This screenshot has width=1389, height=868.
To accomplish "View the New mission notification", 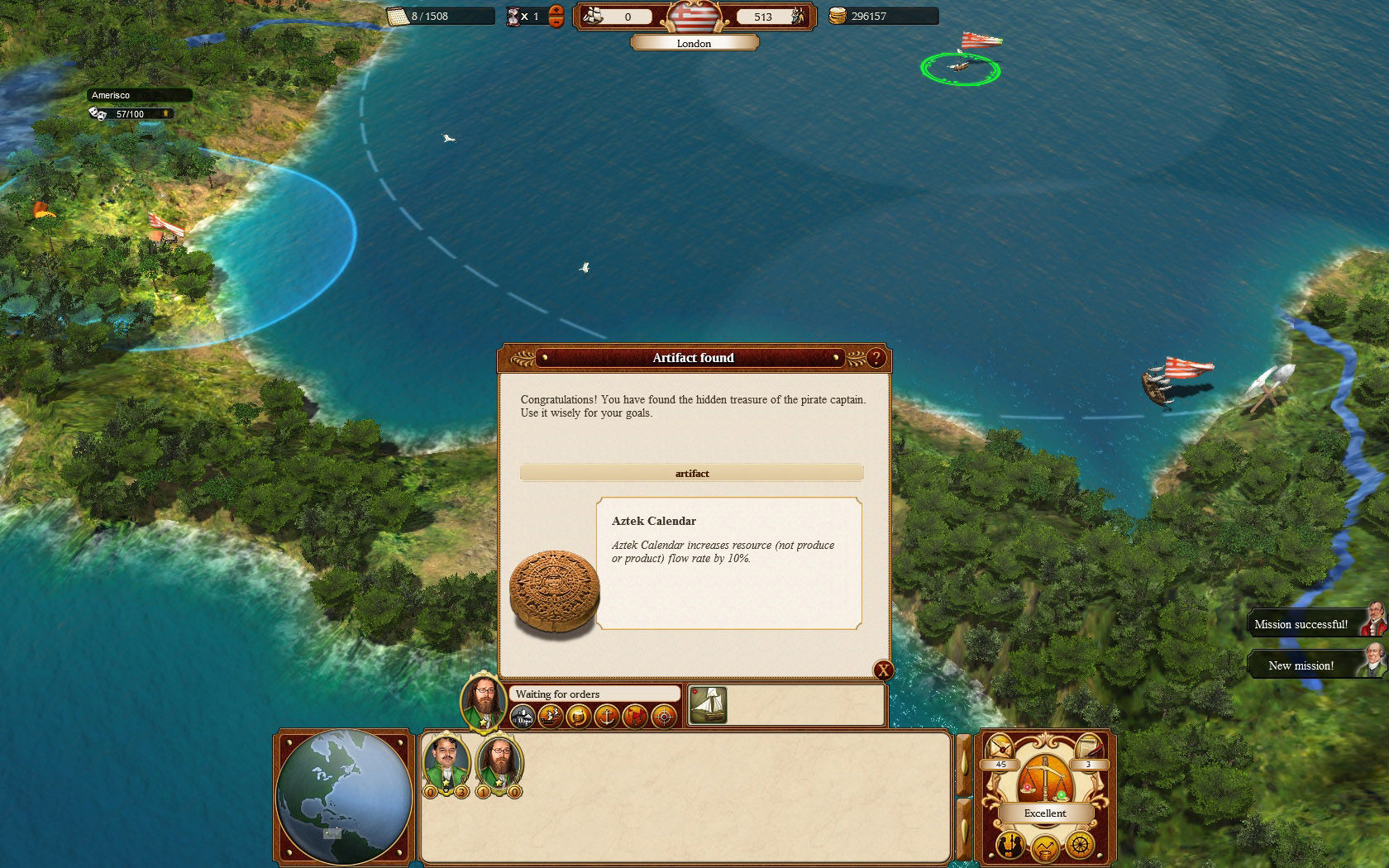I will 1301,665.
